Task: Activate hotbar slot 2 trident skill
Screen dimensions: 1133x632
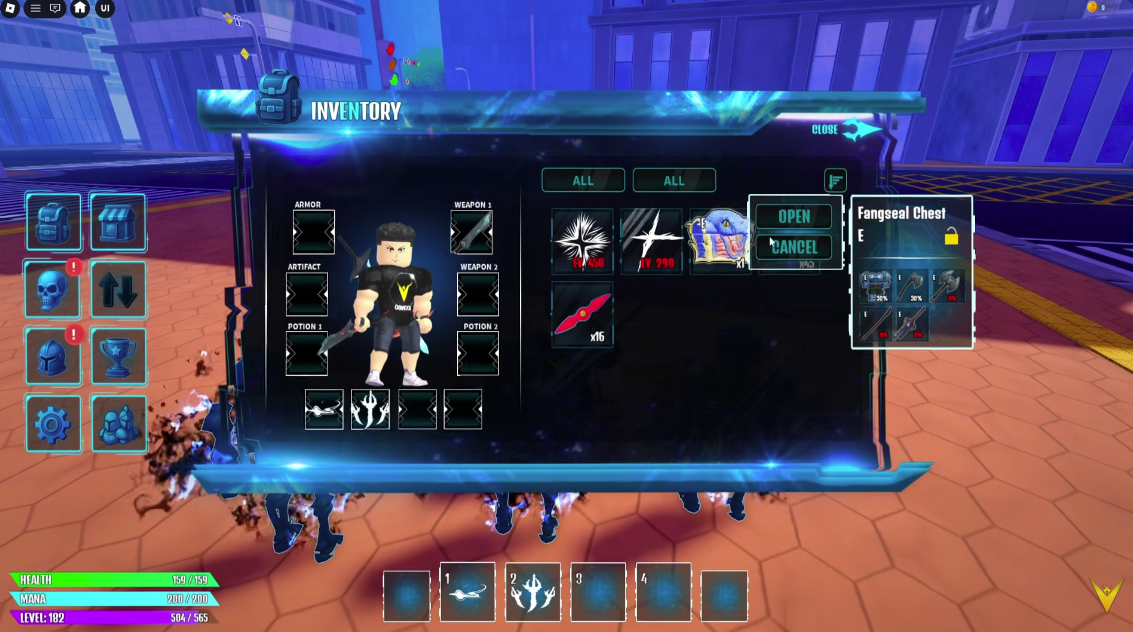Action: [x=532, y=592]
